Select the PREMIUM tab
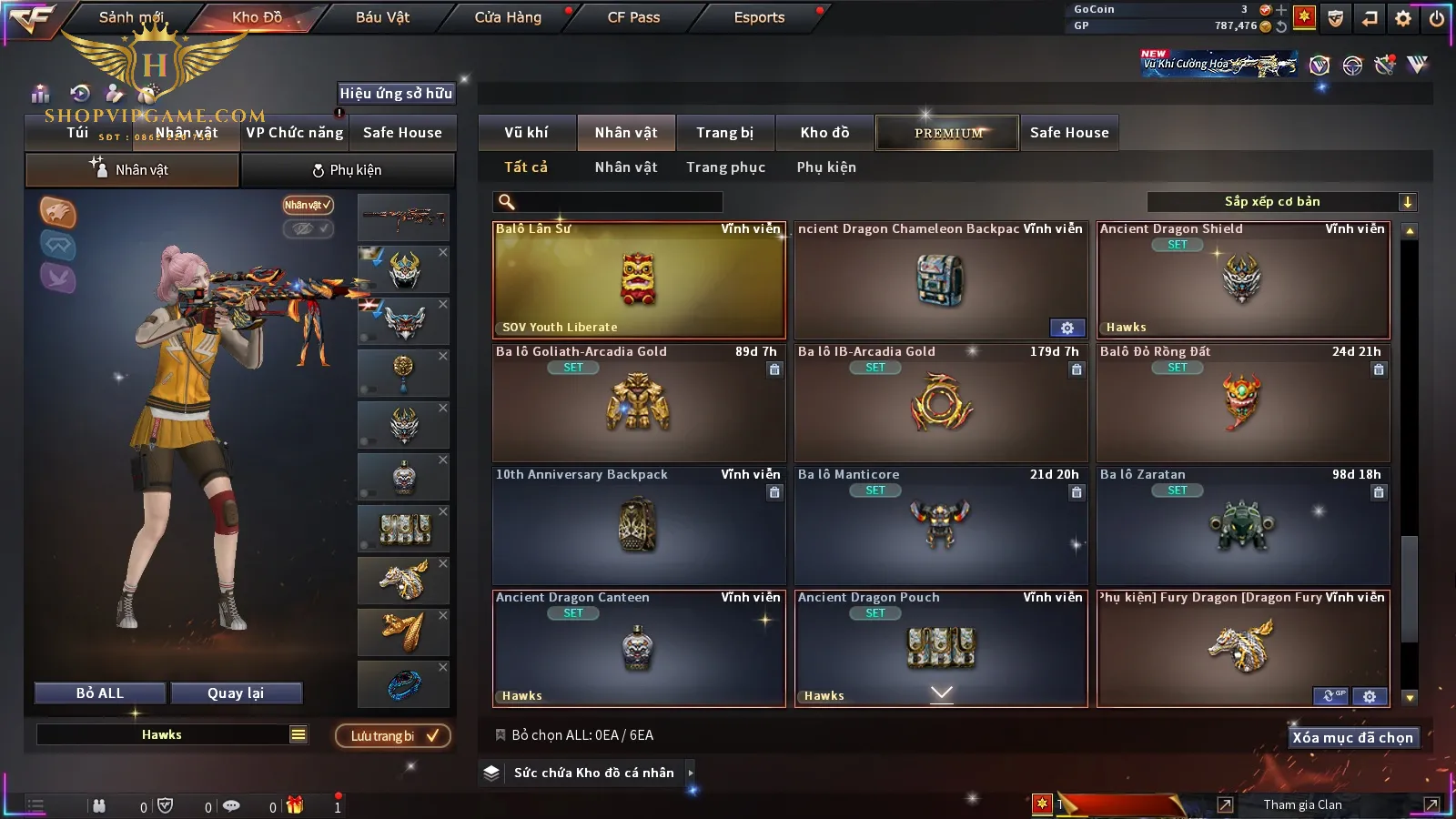Screen dimensions: 1456x819 click(947, 133)
